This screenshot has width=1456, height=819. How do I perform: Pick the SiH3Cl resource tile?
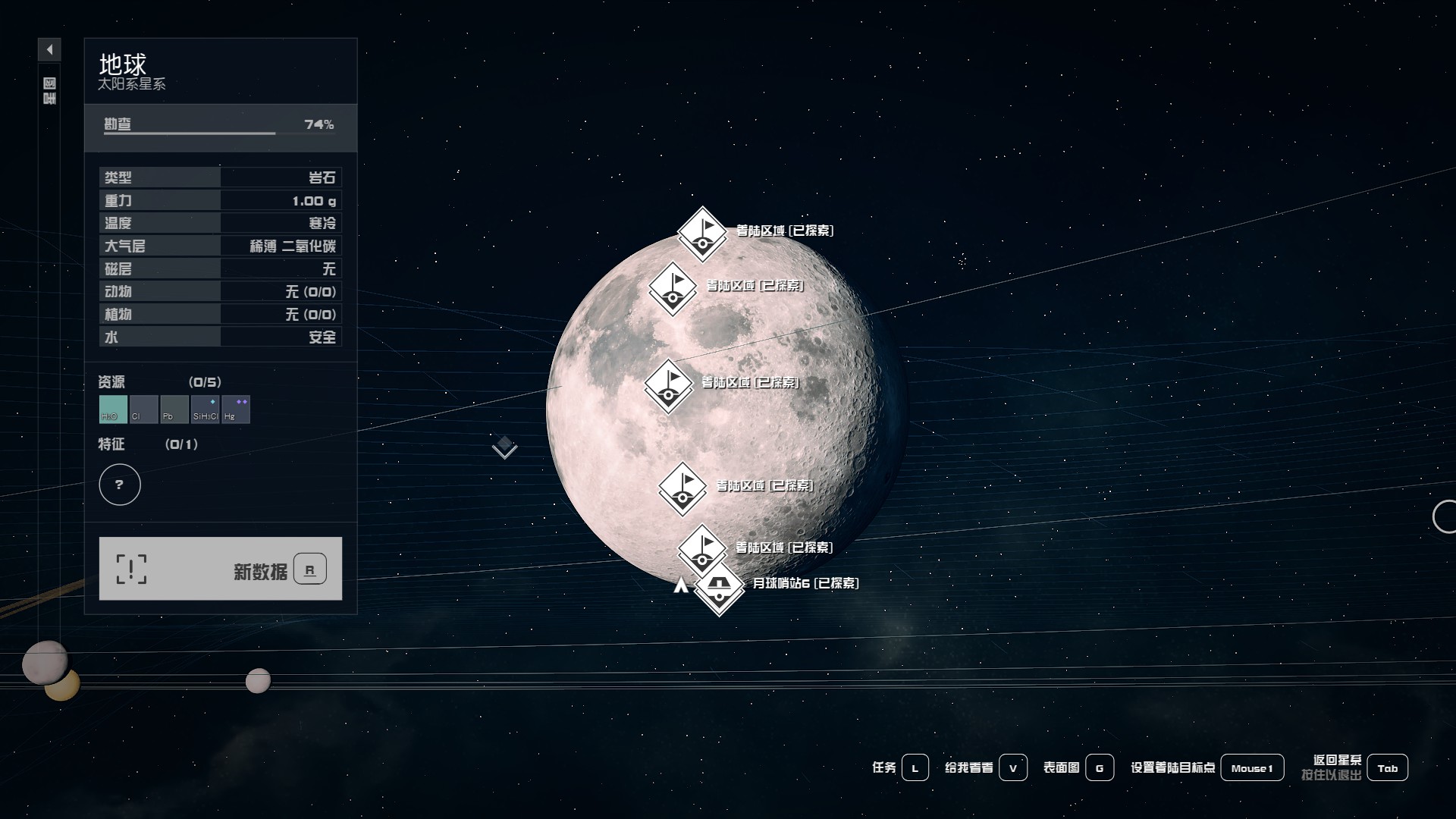[x=205, y=409]
